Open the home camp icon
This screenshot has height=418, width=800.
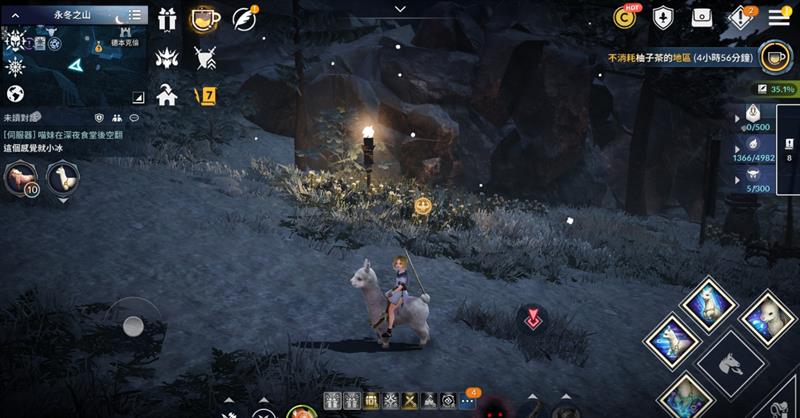(x=168, y=94)
